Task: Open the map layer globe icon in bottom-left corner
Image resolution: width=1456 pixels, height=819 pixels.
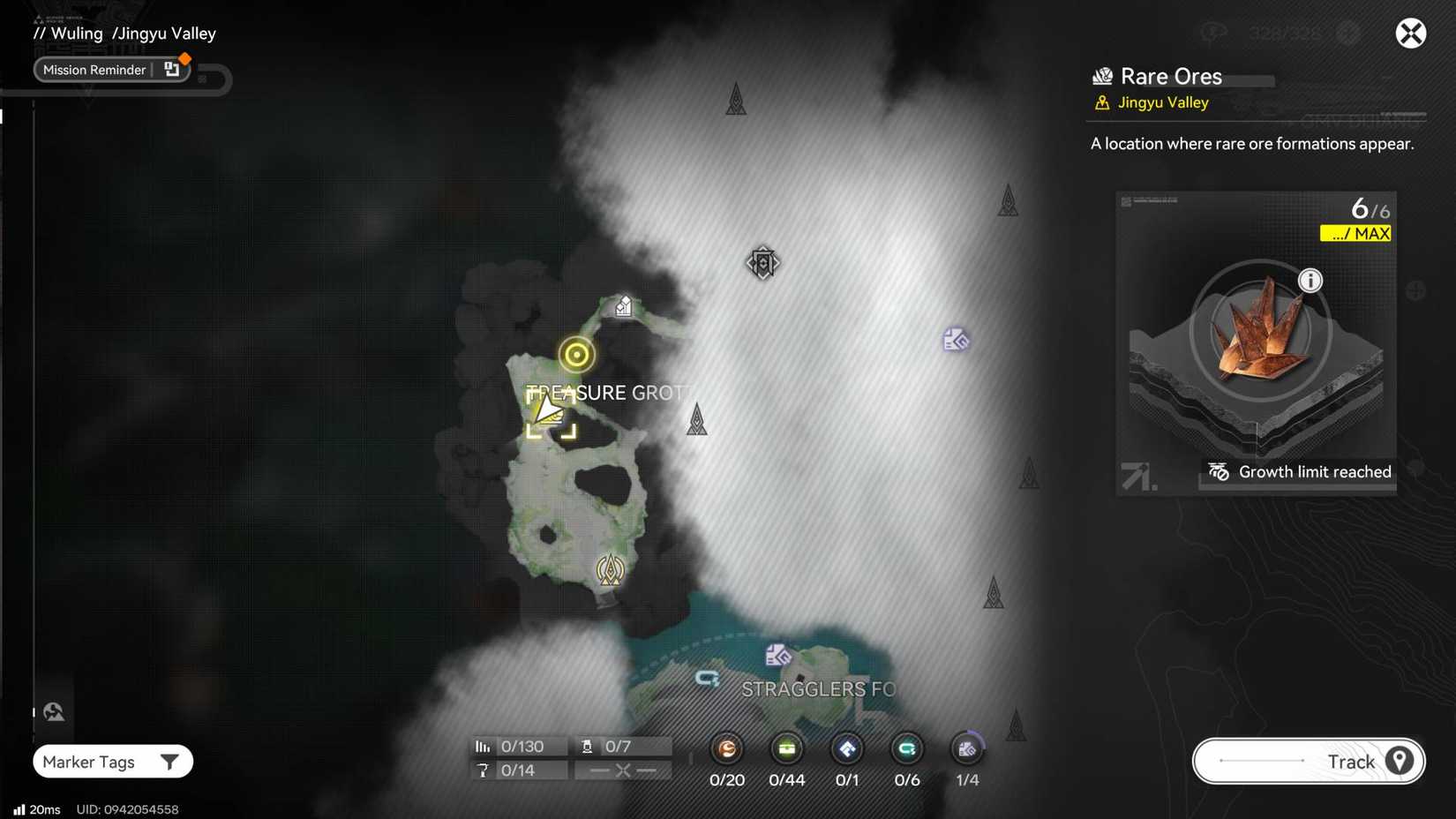Action: click(x=53, y=710)
